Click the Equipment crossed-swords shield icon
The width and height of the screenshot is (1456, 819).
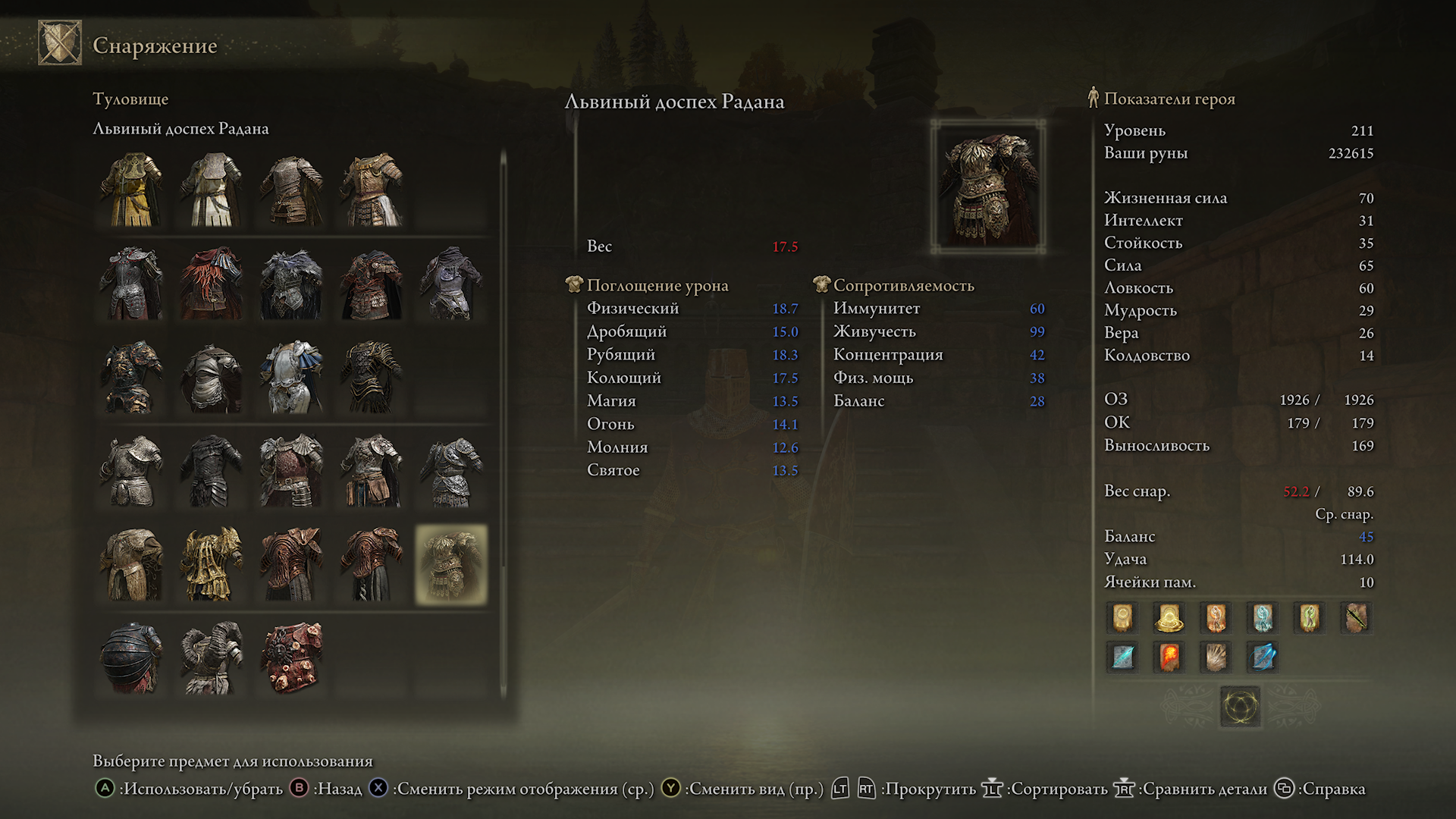[60, 43]
